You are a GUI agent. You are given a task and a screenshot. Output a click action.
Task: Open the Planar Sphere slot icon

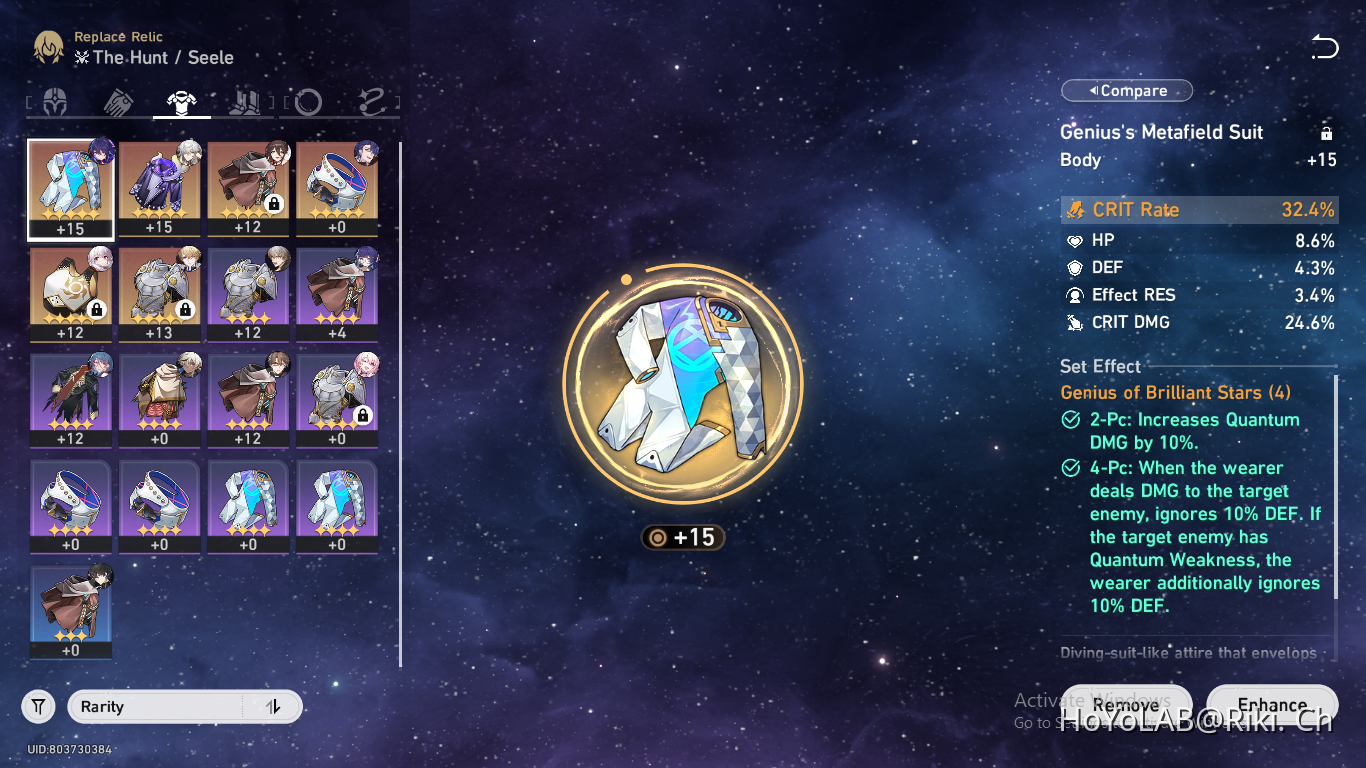pyautogui.click(x=307, y=101)
